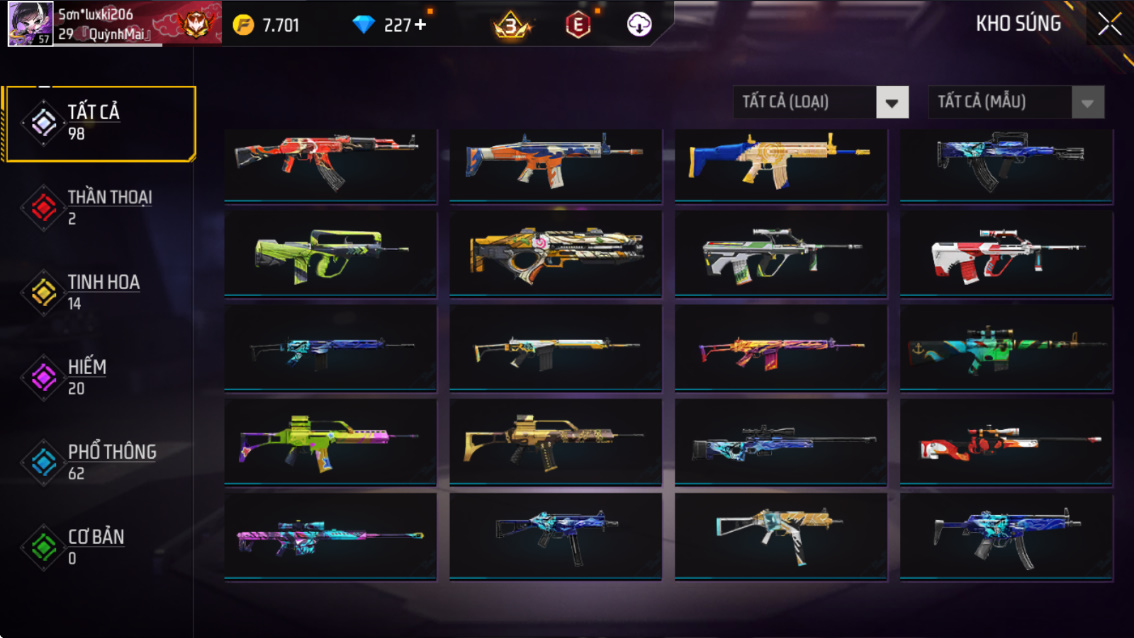This screenshot has width=1134, height=638.
Task: Expand the Tất Cả (Mẫu) dropdown
Action: click(1016, 102)
